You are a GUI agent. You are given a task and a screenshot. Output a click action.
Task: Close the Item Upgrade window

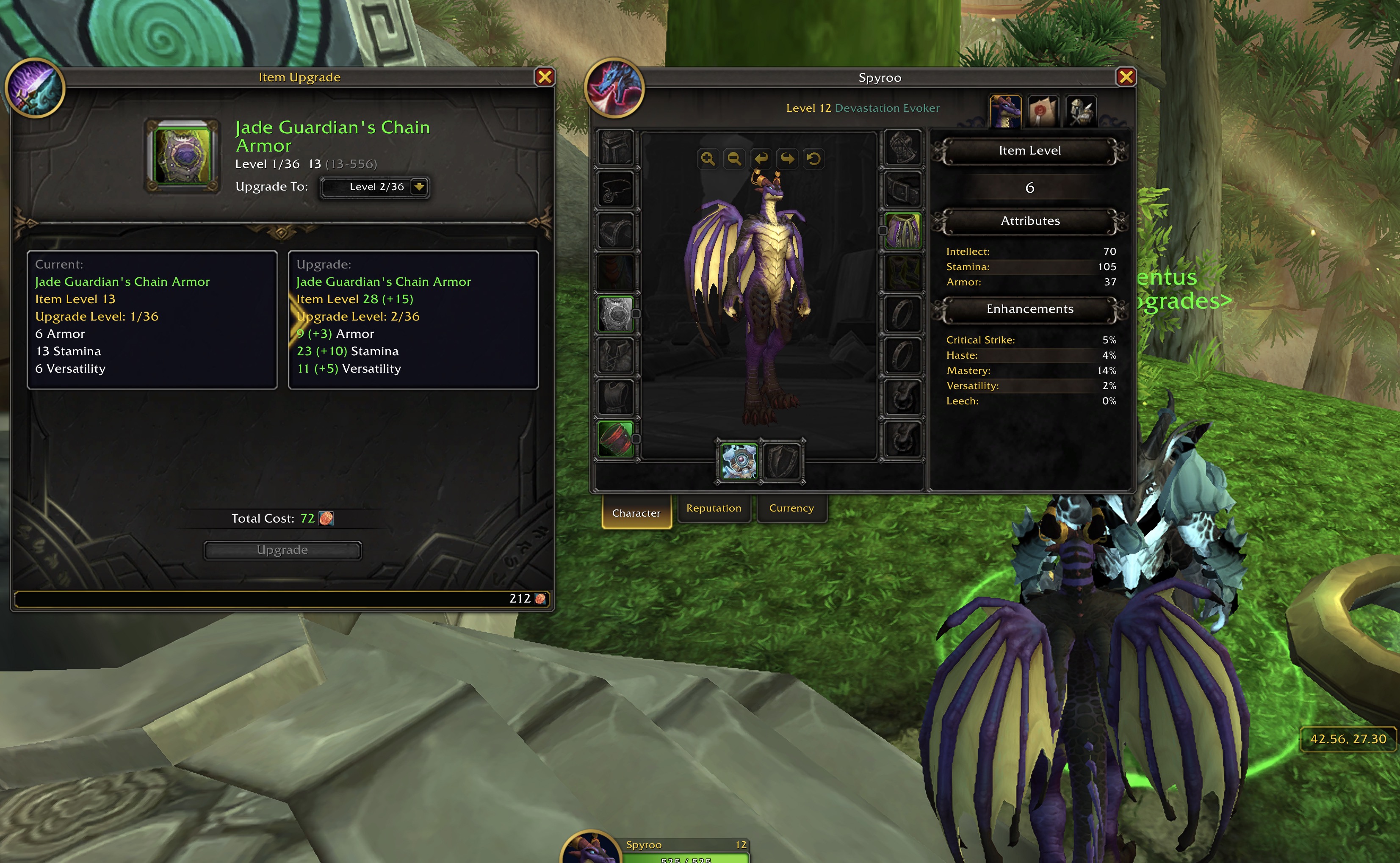(545, 77)
